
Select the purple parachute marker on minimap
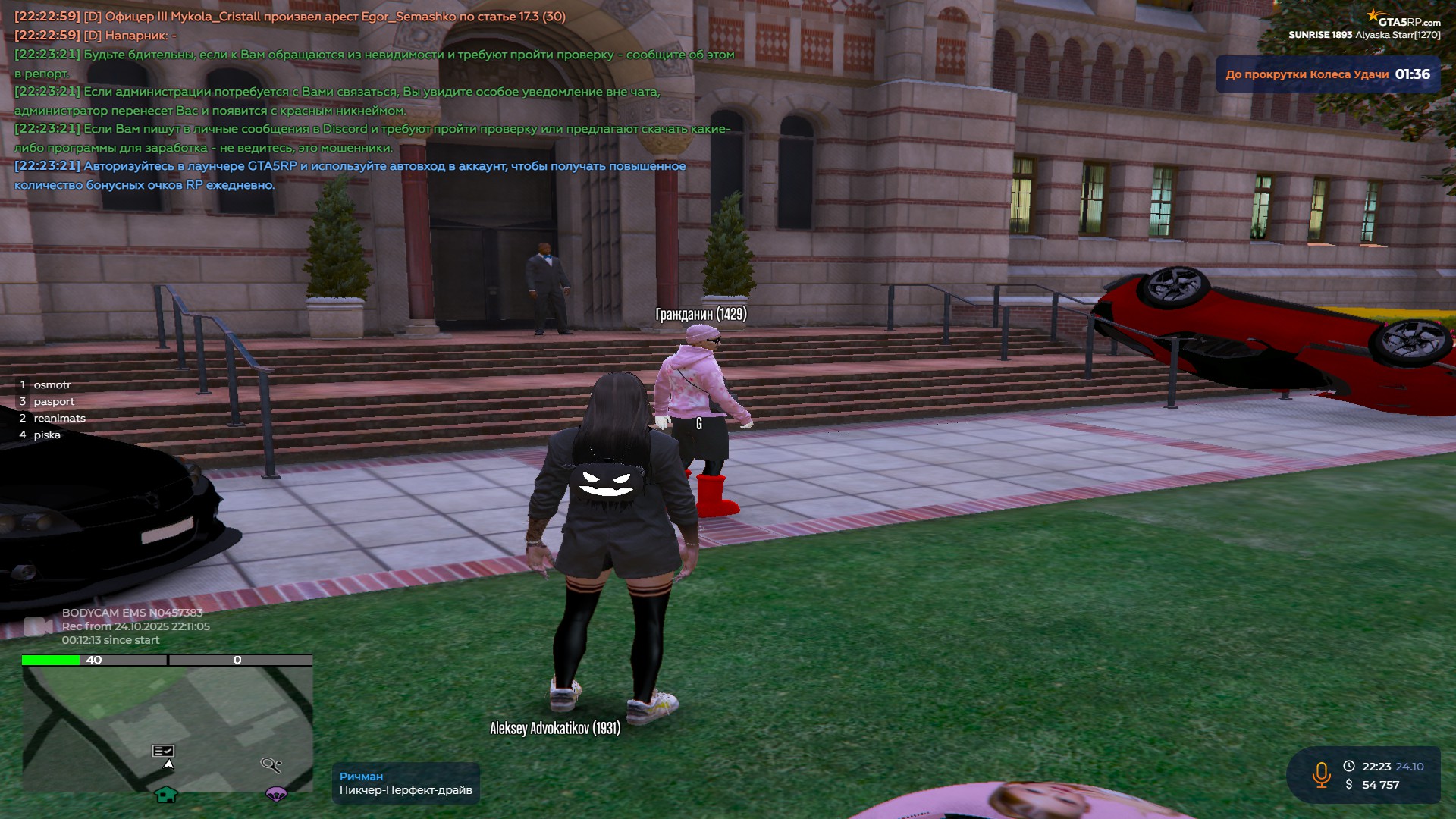pos(276,794)
